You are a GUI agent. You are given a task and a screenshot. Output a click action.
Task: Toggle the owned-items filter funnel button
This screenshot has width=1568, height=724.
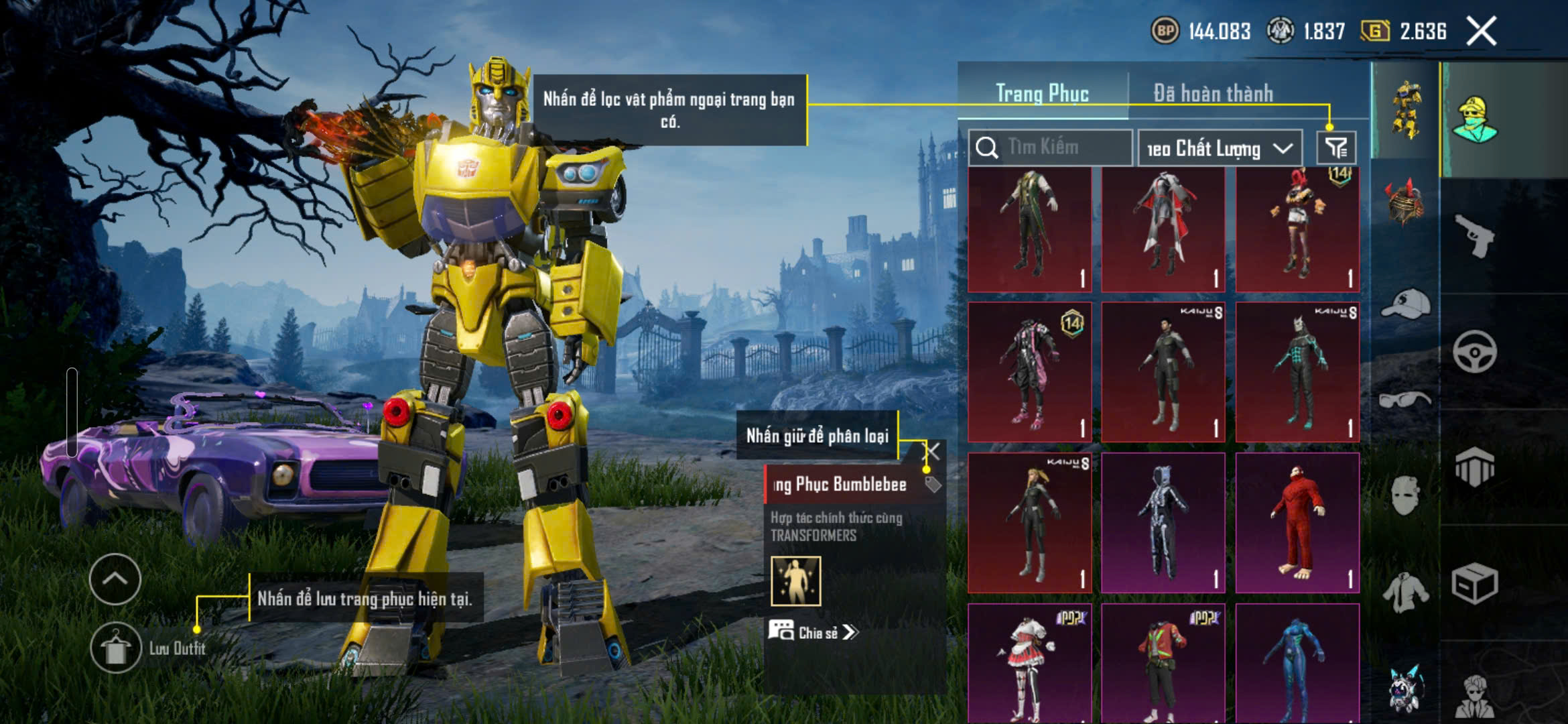point(1336,148)
